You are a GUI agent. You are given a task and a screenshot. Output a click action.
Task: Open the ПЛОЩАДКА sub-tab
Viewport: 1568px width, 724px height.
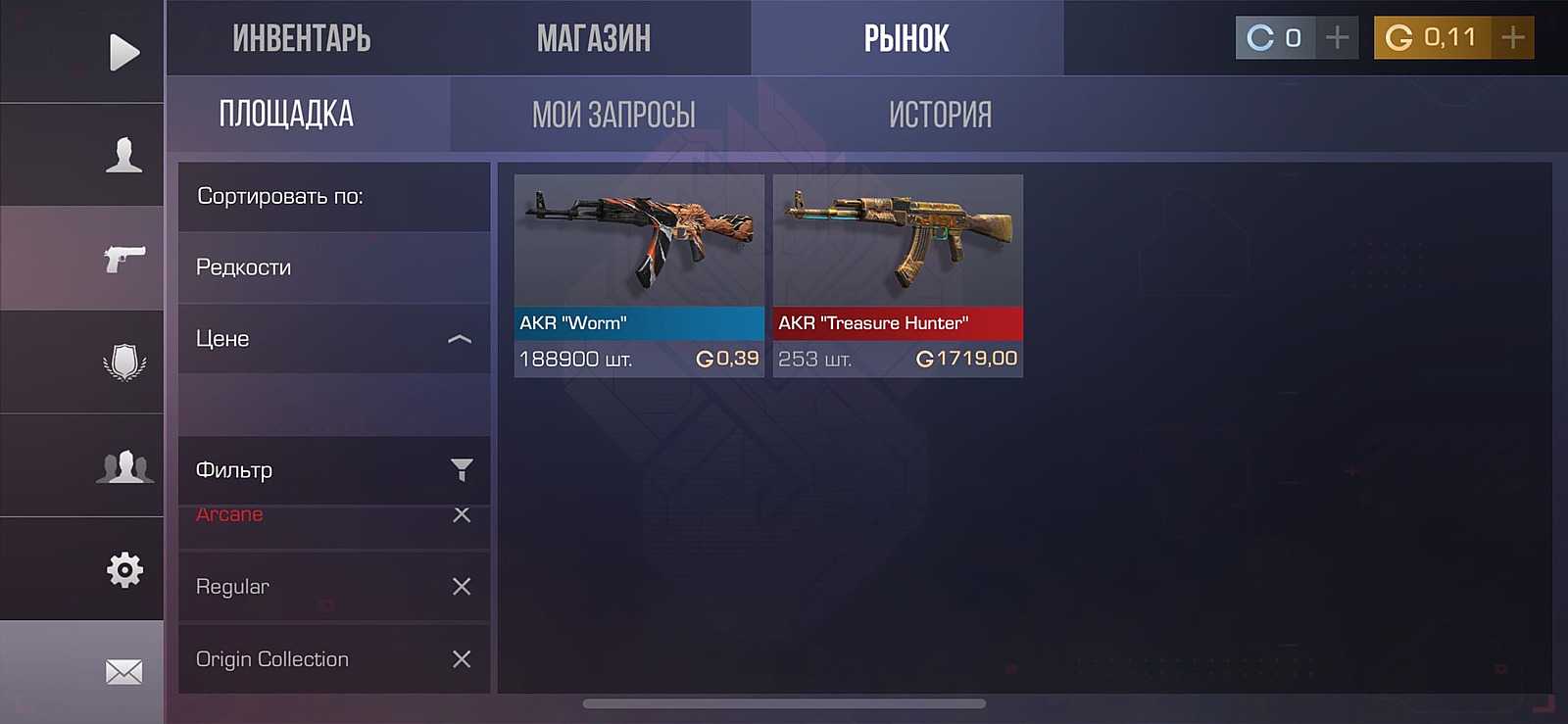pos(286,115)
